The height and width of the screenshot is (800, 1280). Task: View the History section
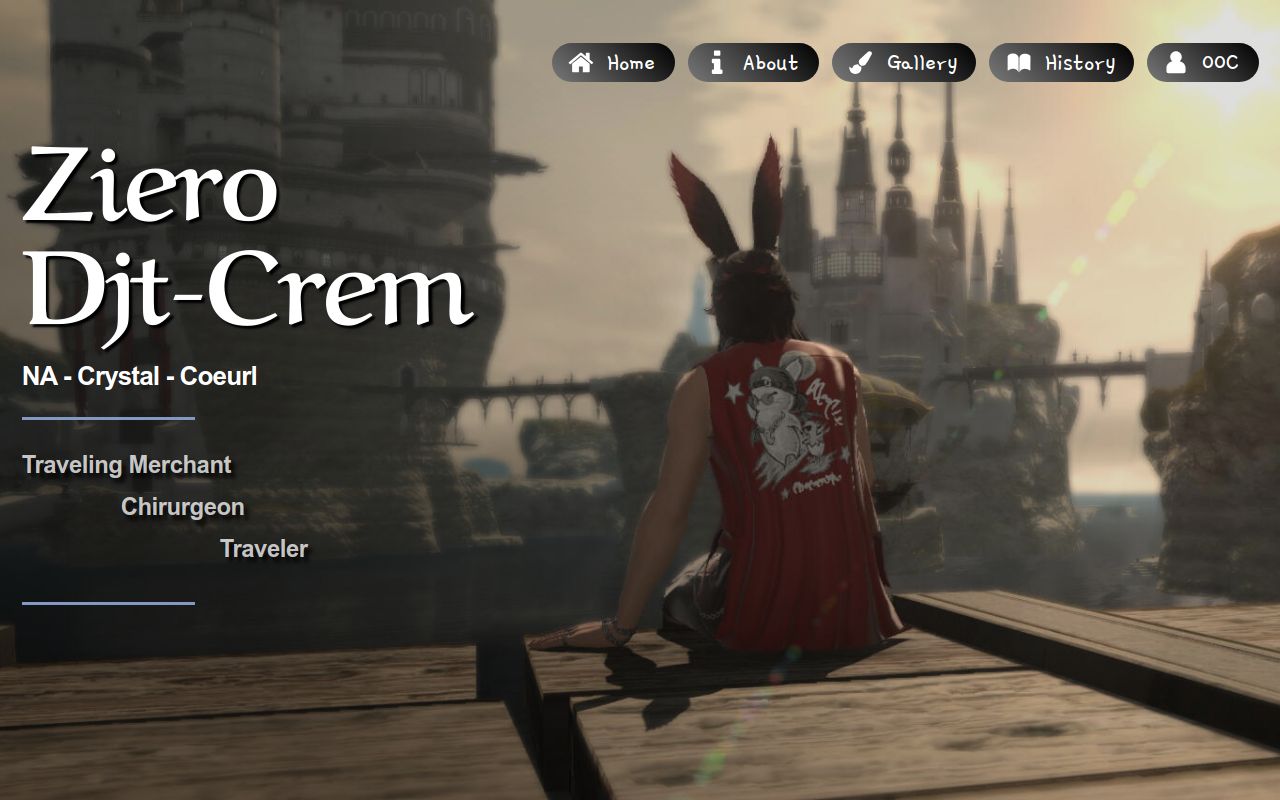pyautogui.click(x=1061, y=63)
